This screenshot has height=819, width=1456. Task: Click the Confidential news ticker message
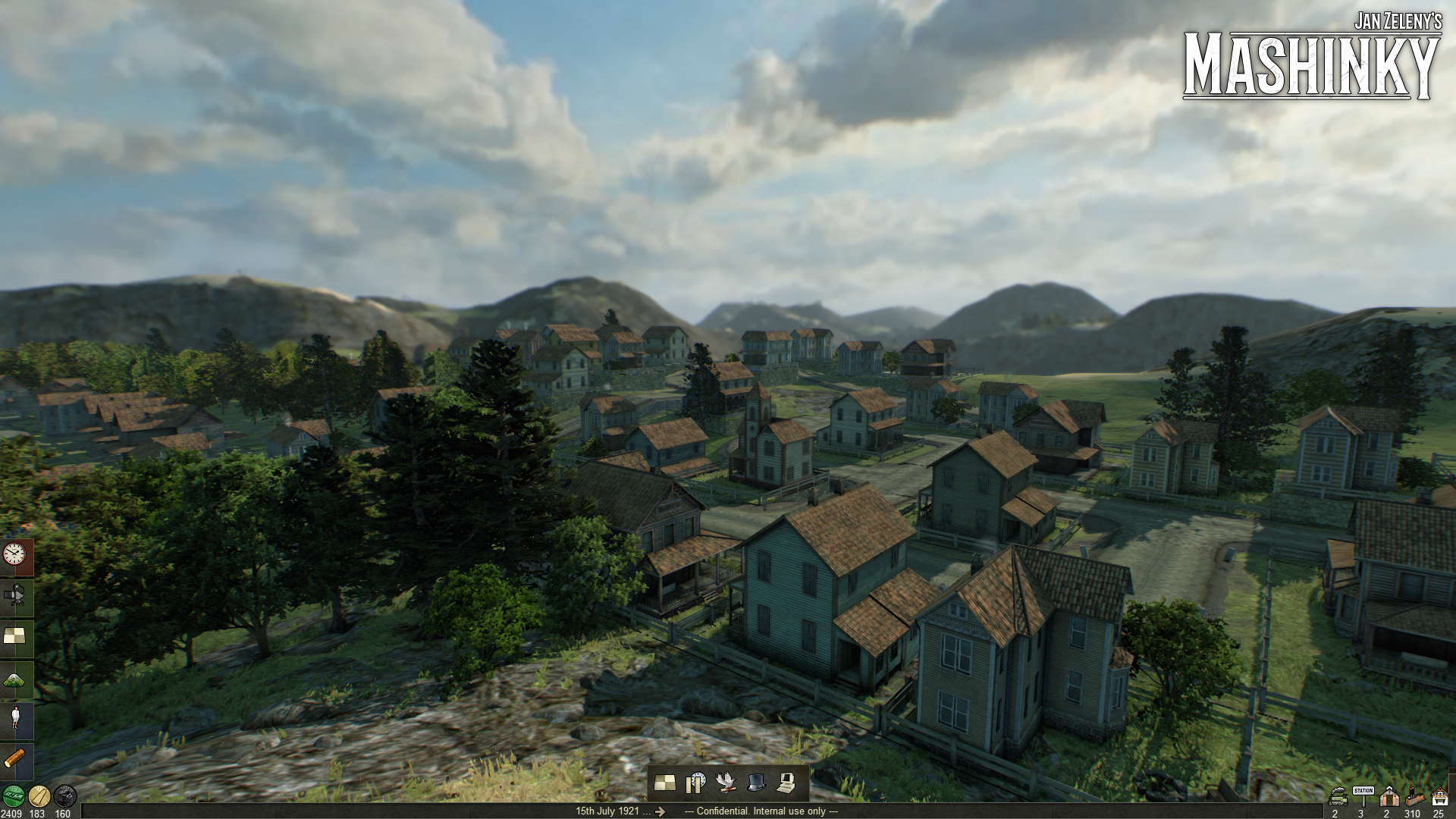tap(761, 811)
